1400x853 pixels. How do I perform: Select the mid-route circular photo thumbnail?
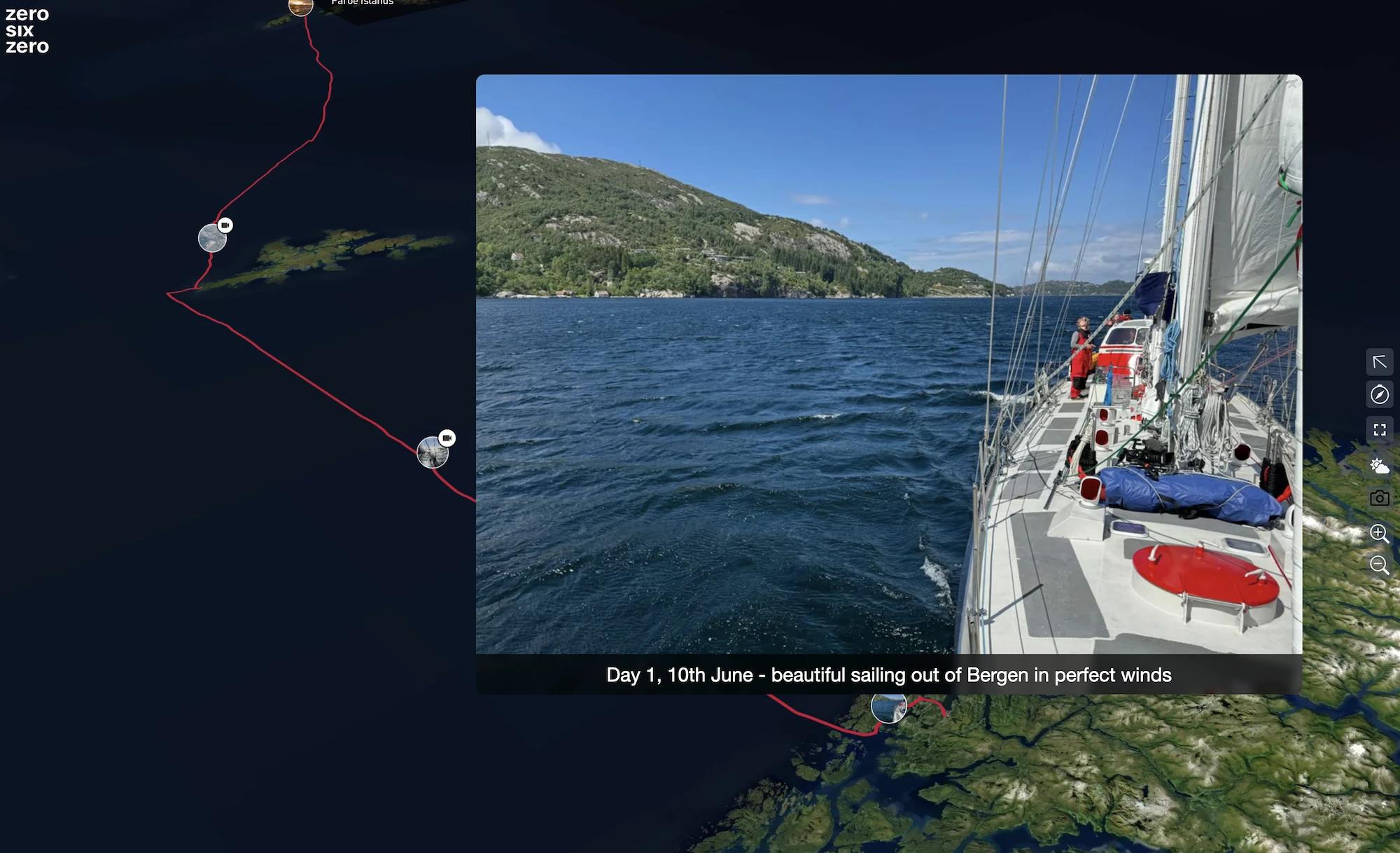[x=434, y=452]
